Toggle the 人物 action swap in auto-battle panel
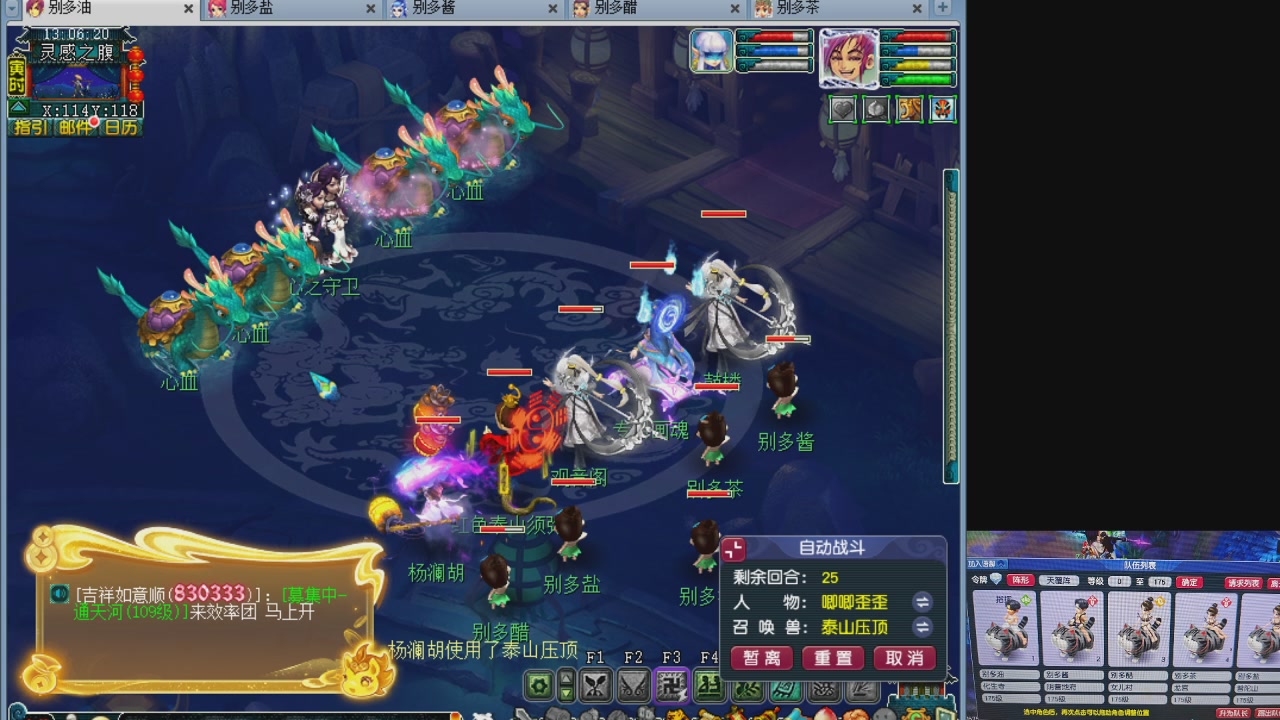This screenshot has width=1280, height=720. (923, 602)
